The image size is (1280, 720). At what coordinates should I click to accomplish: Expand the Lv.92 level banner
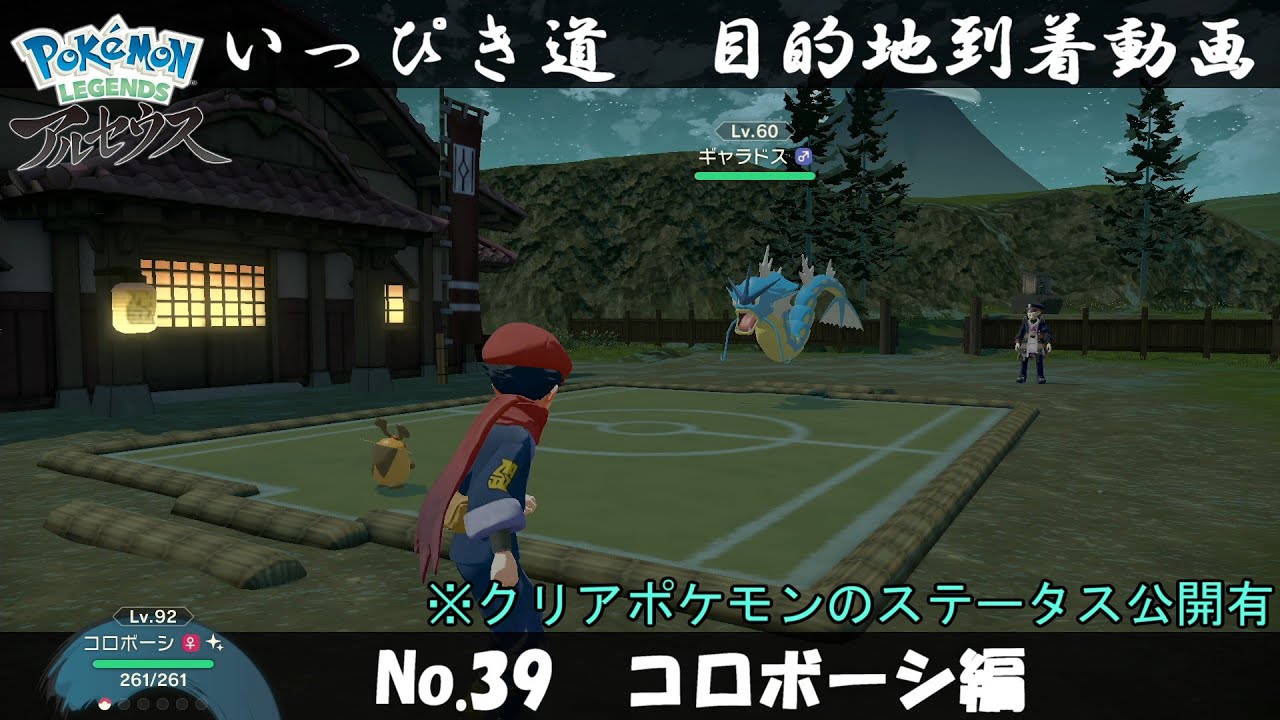pos(152,616)
